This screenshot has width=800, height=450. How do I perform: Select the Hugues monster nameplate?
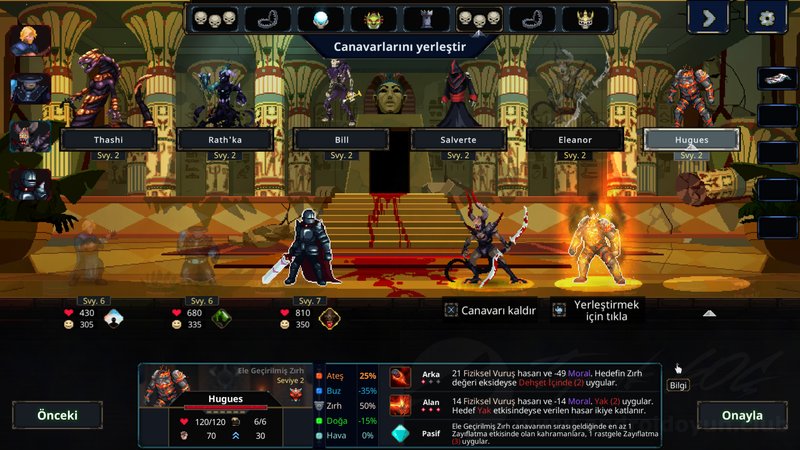coord(691,140)
